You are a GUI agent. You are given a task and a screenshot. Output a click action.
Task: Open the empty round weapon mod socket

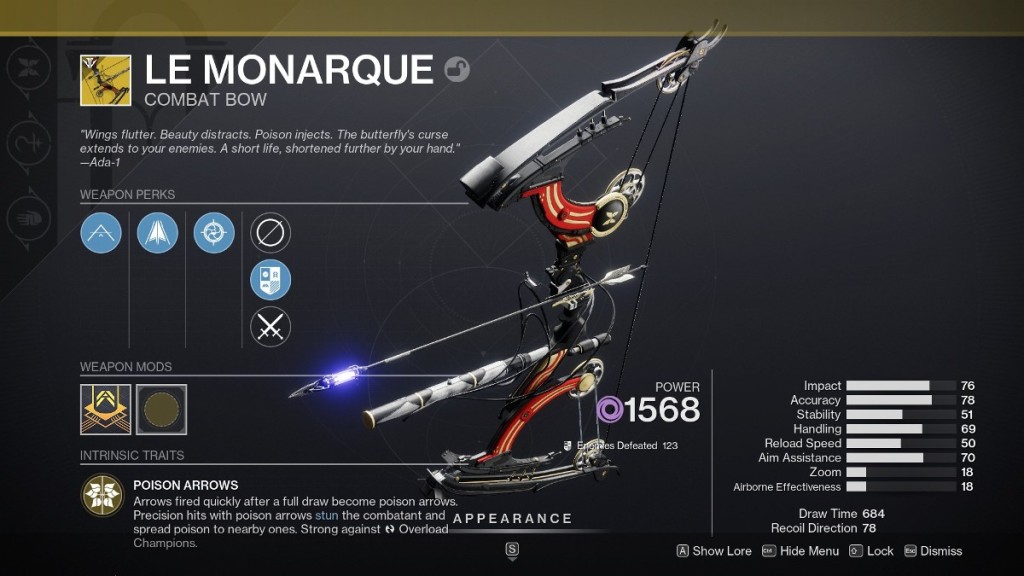(162, 409)
